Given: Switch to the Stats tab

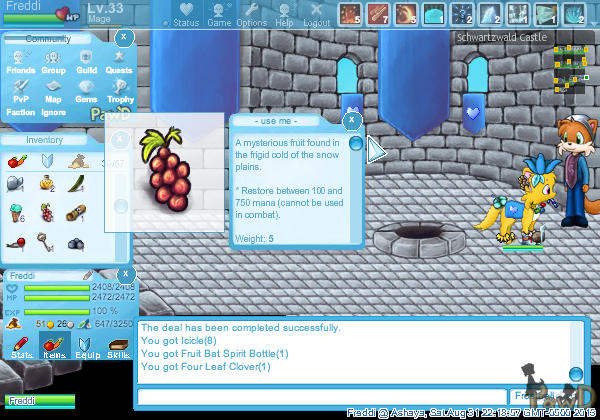Looking at the screenshot, I should click(x=21, y=346).
